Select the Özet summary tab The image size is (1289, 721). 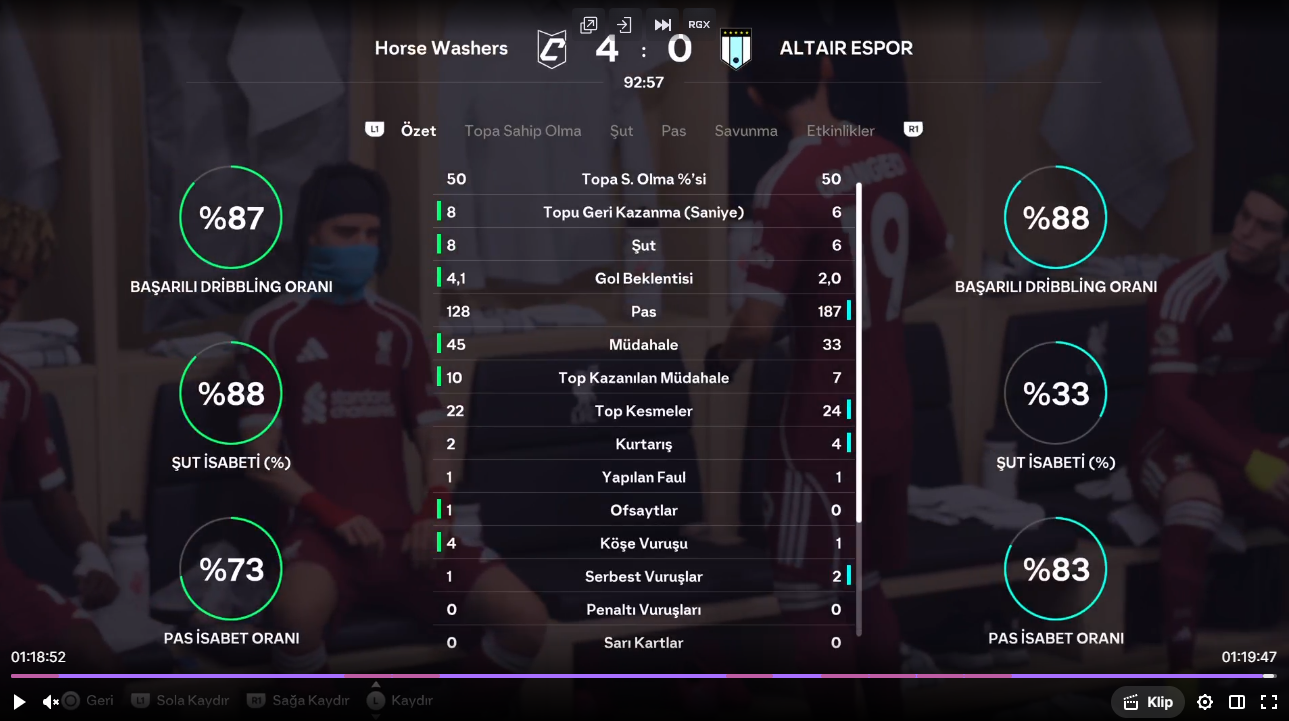point(418,131)
